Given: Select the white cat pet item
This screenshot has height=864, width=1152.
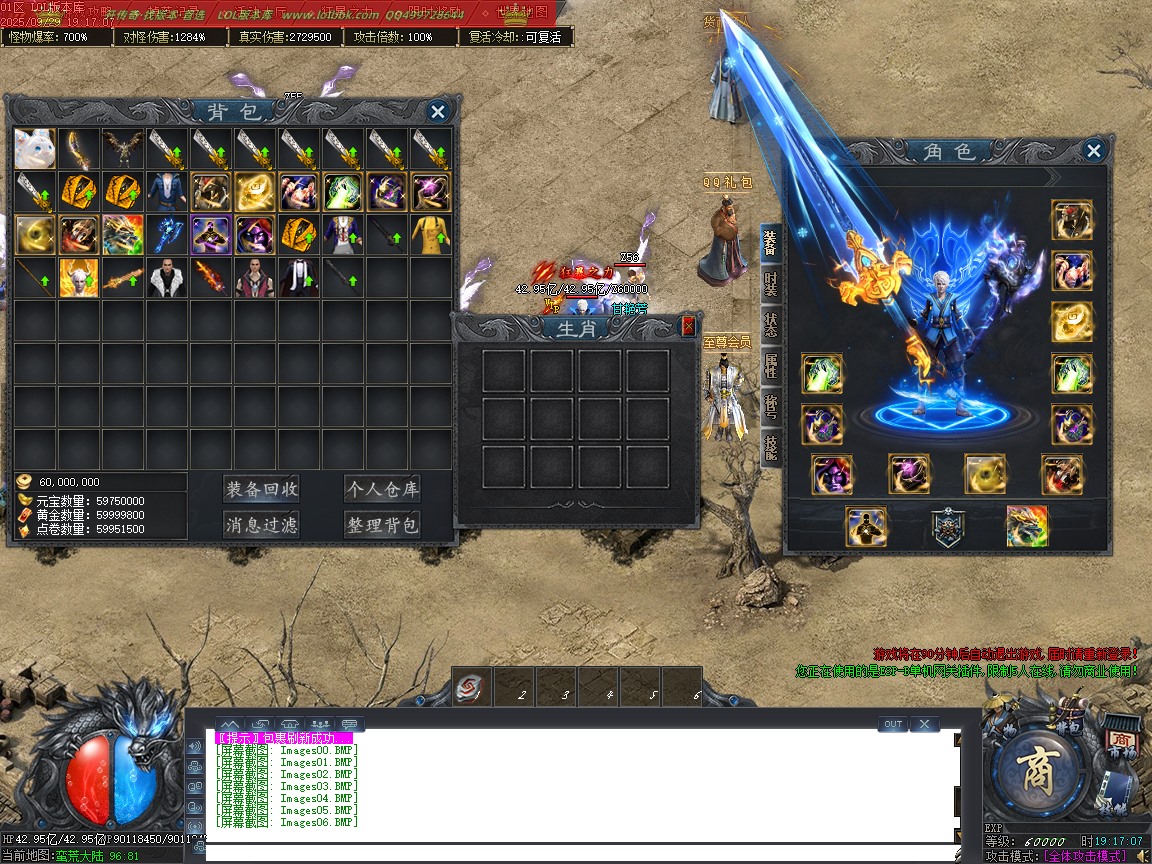Looking at the screenshot, I should click(x=35, y=148).
